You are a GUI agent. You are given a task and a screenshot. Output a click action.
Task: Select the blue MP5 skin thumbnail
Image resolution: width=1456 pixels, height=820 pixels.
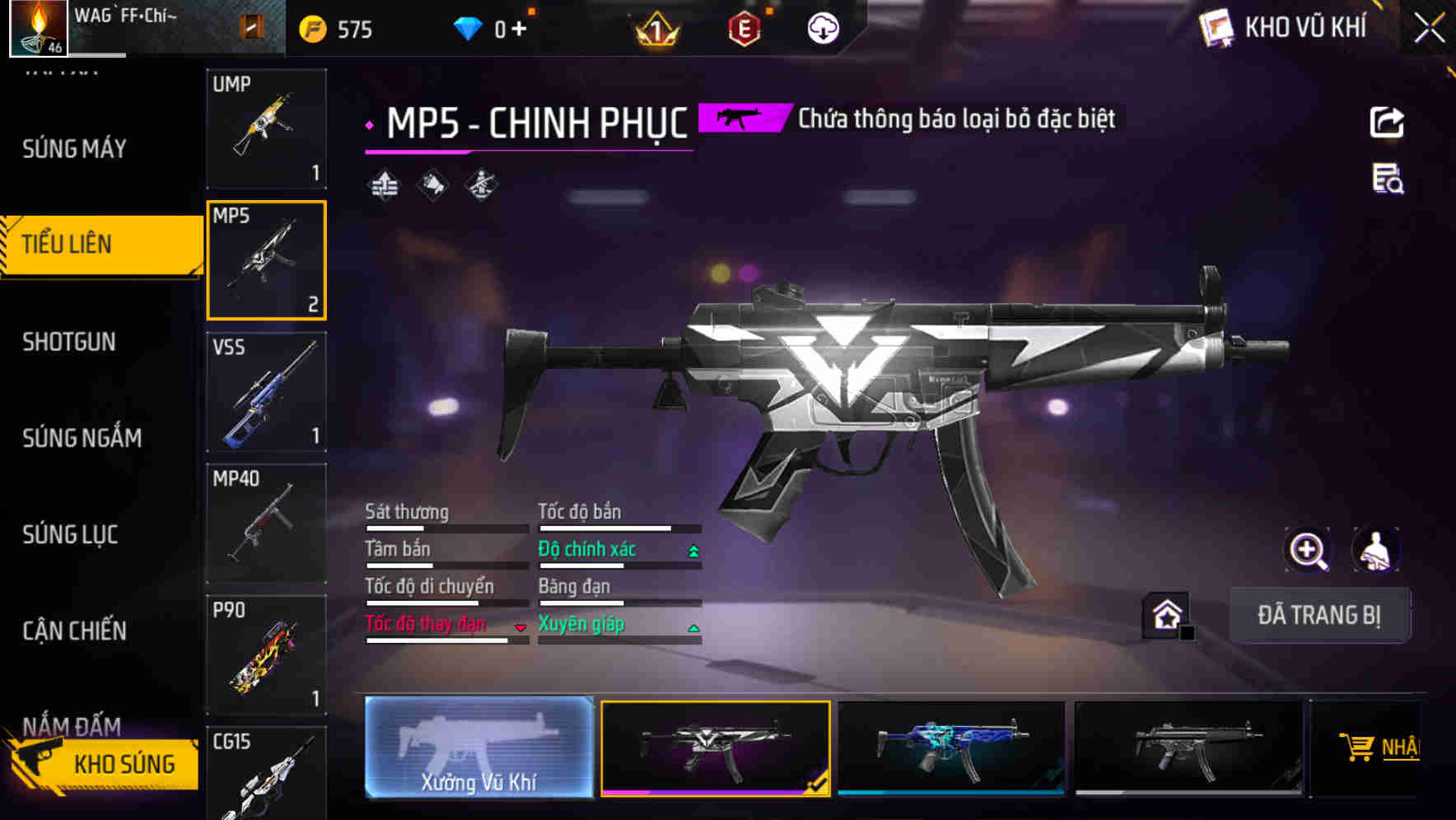pyautogui.click(x=951, y=747)
